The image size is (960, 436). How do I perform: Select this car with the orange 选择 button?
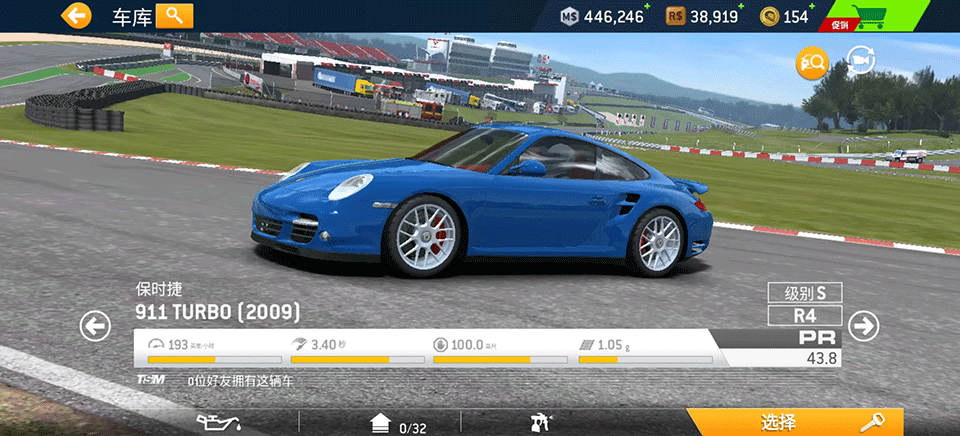coord(794,422)
